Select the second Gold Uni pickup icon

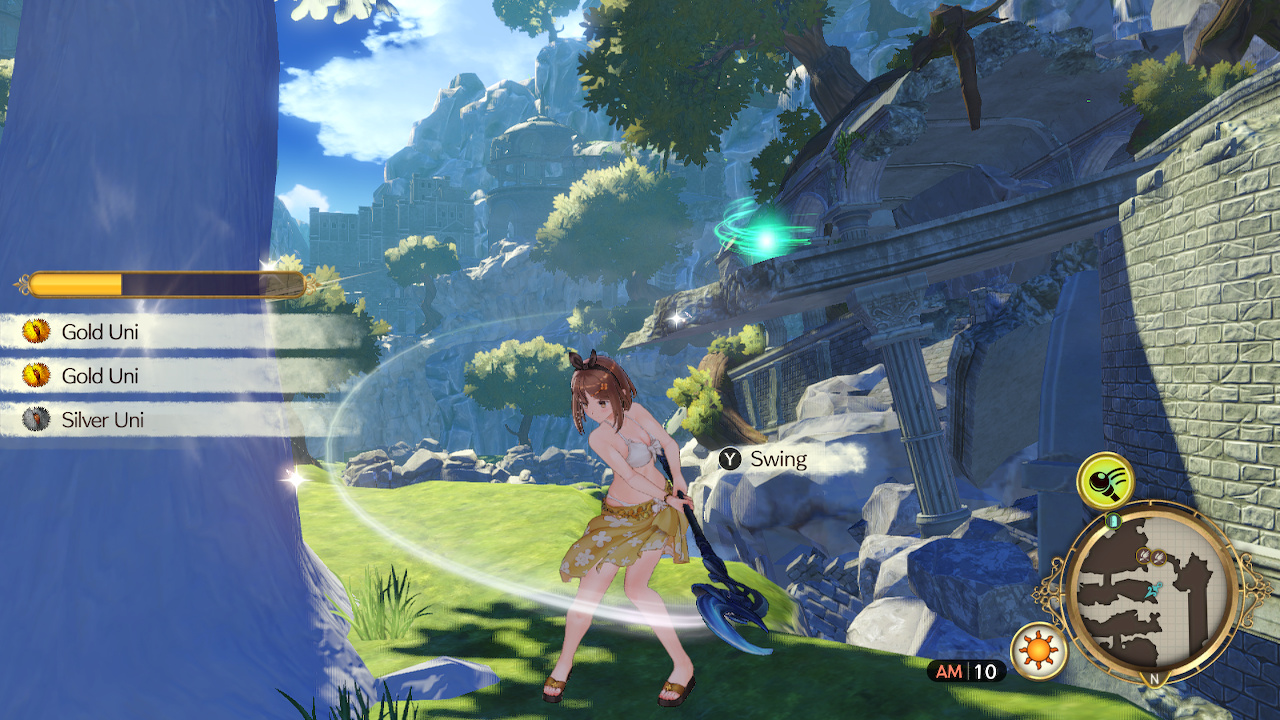click(37, 375)
